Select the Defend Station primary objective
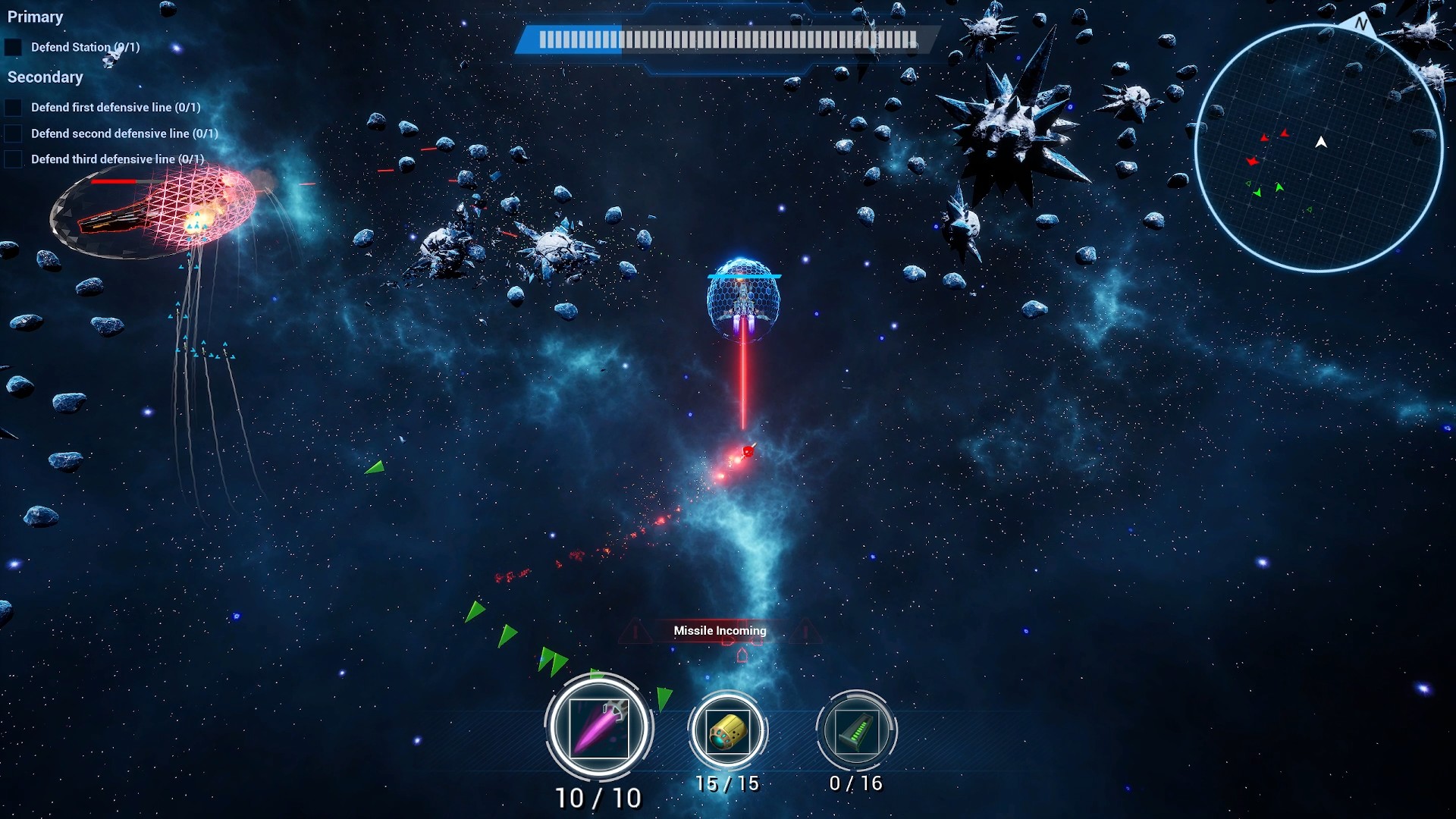 coord(85,47)
